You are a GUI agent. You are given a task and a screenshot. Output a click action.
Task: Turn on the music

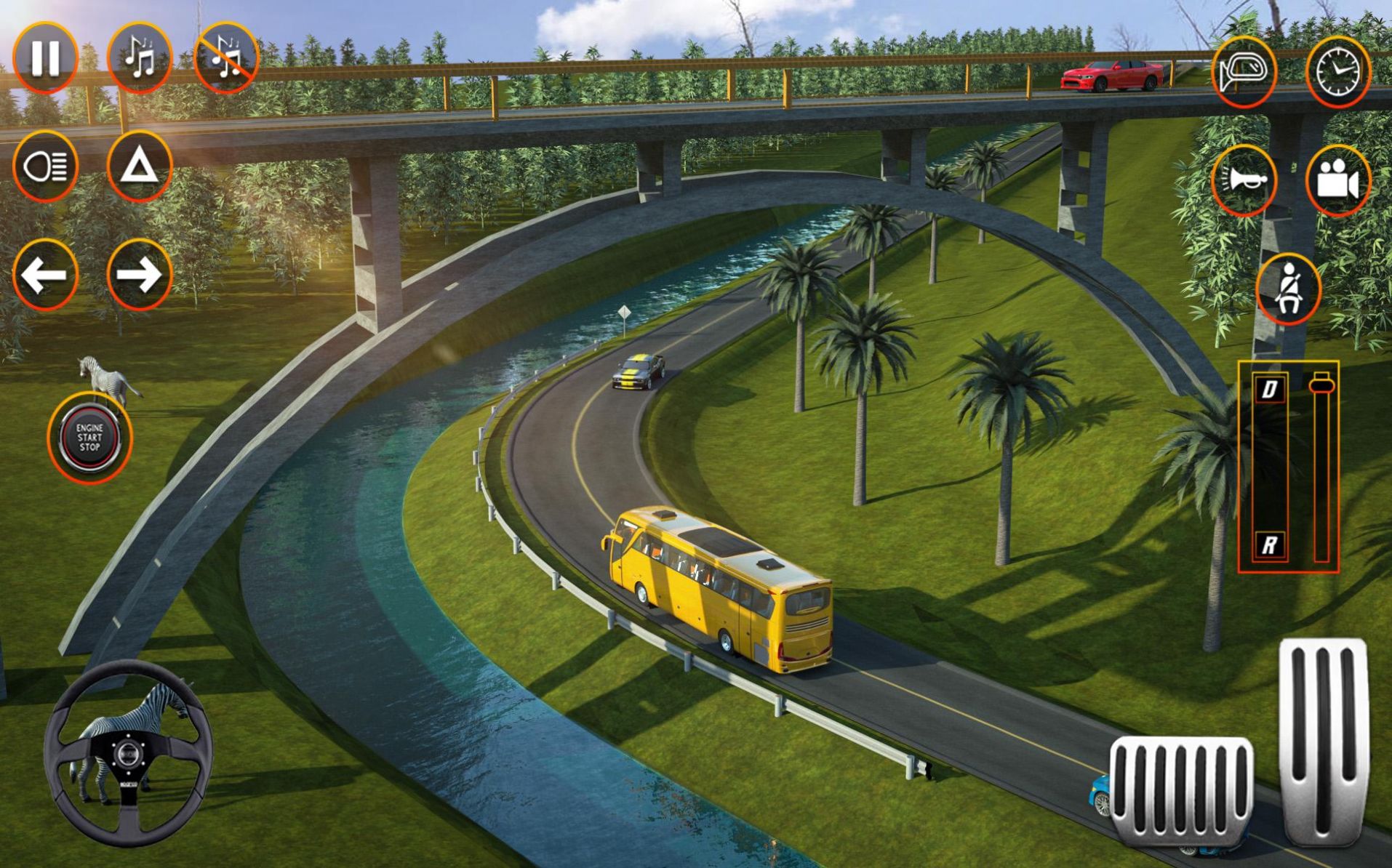tap(139, 57)
